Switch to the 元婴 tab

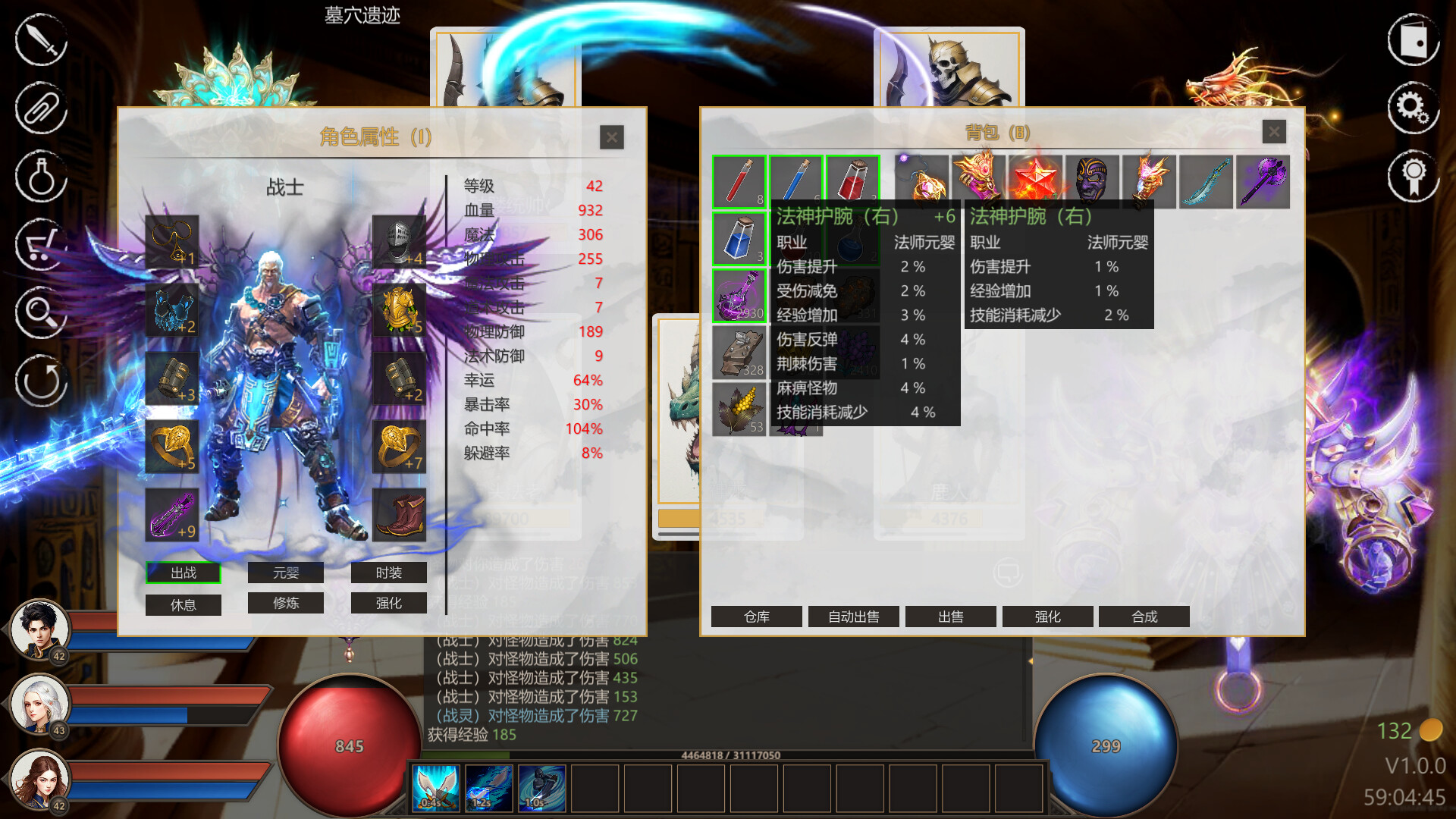(x=285, y=573)
